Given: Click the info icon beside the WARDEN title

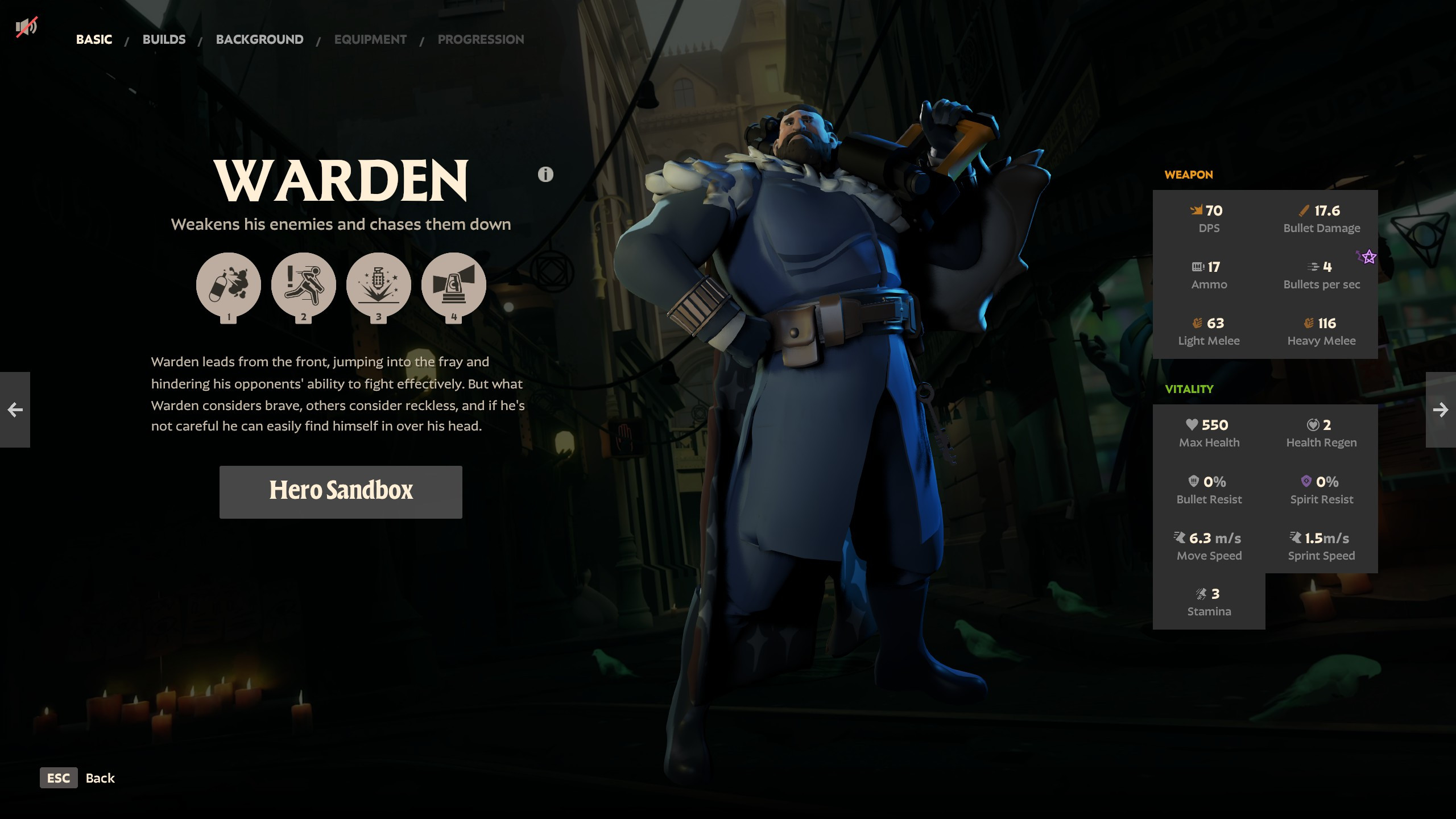Looking at the screenshot, I should pyautogui.click(x=544, y=174).
